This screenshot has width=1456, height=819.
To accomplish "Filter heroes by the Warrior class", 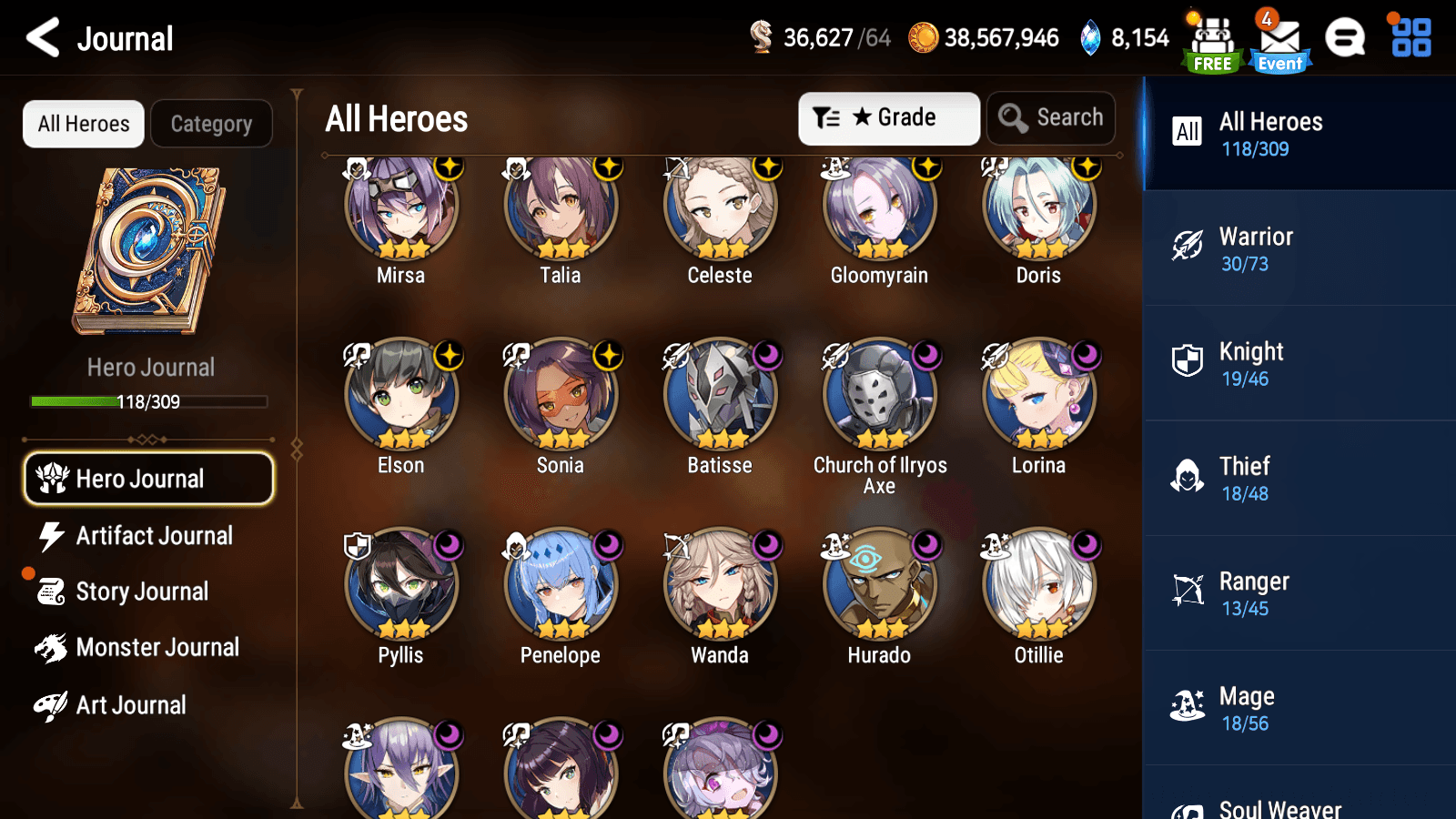I will 1299,248.
